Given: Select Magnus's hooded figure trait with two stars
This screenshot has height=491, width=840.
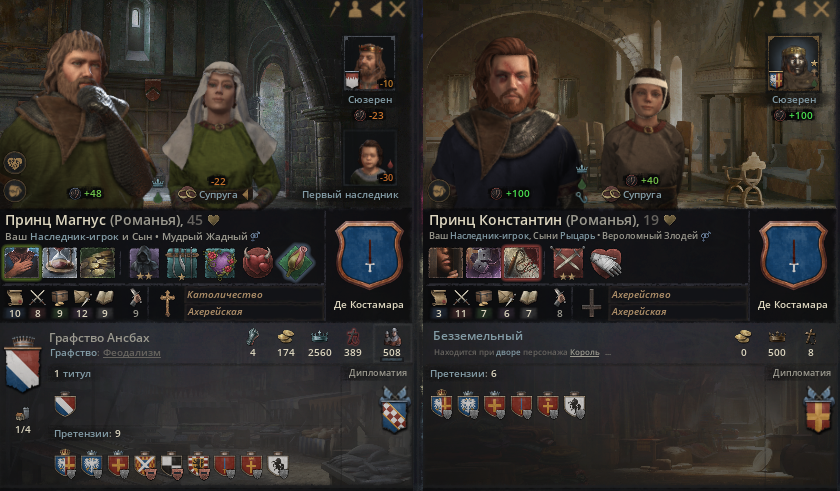Looking at the screenshot, I should 143,262.
